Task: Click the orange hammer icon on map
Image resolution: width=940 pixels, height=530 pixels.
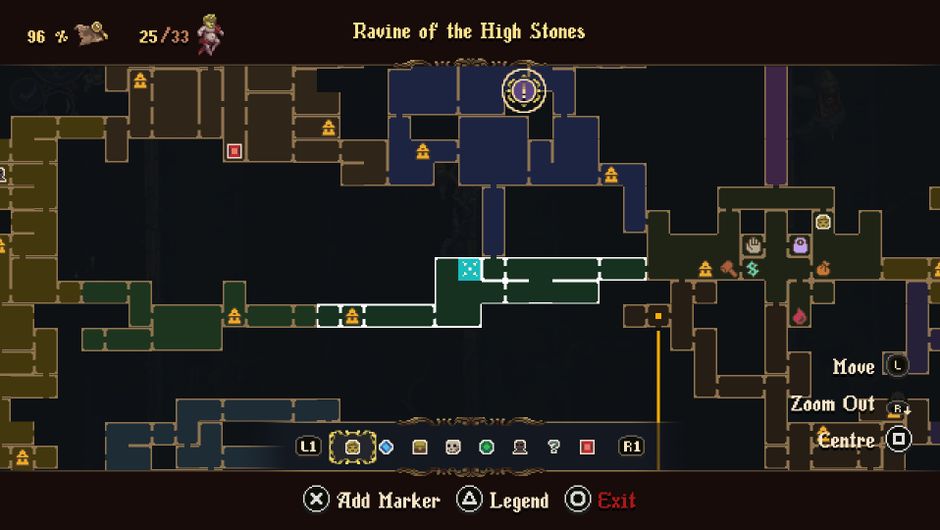Action: coord(729,268)
